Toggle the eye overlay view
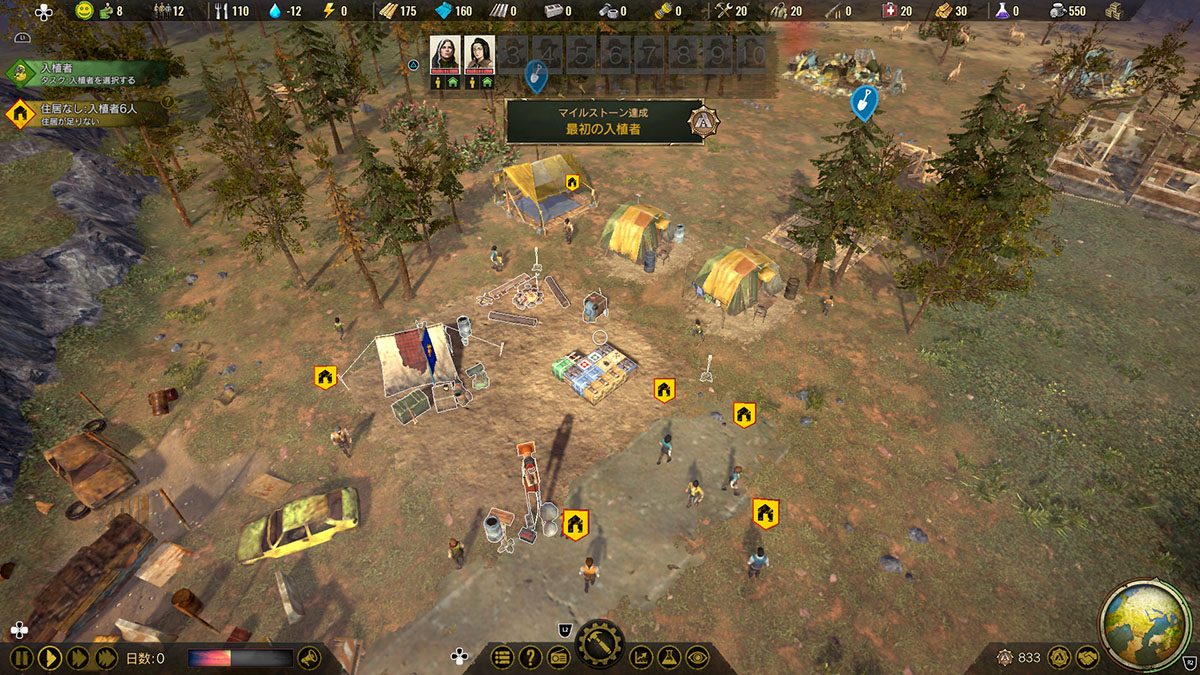Image resolution: width=1200 pixels, height=675 pixels. 697,658
